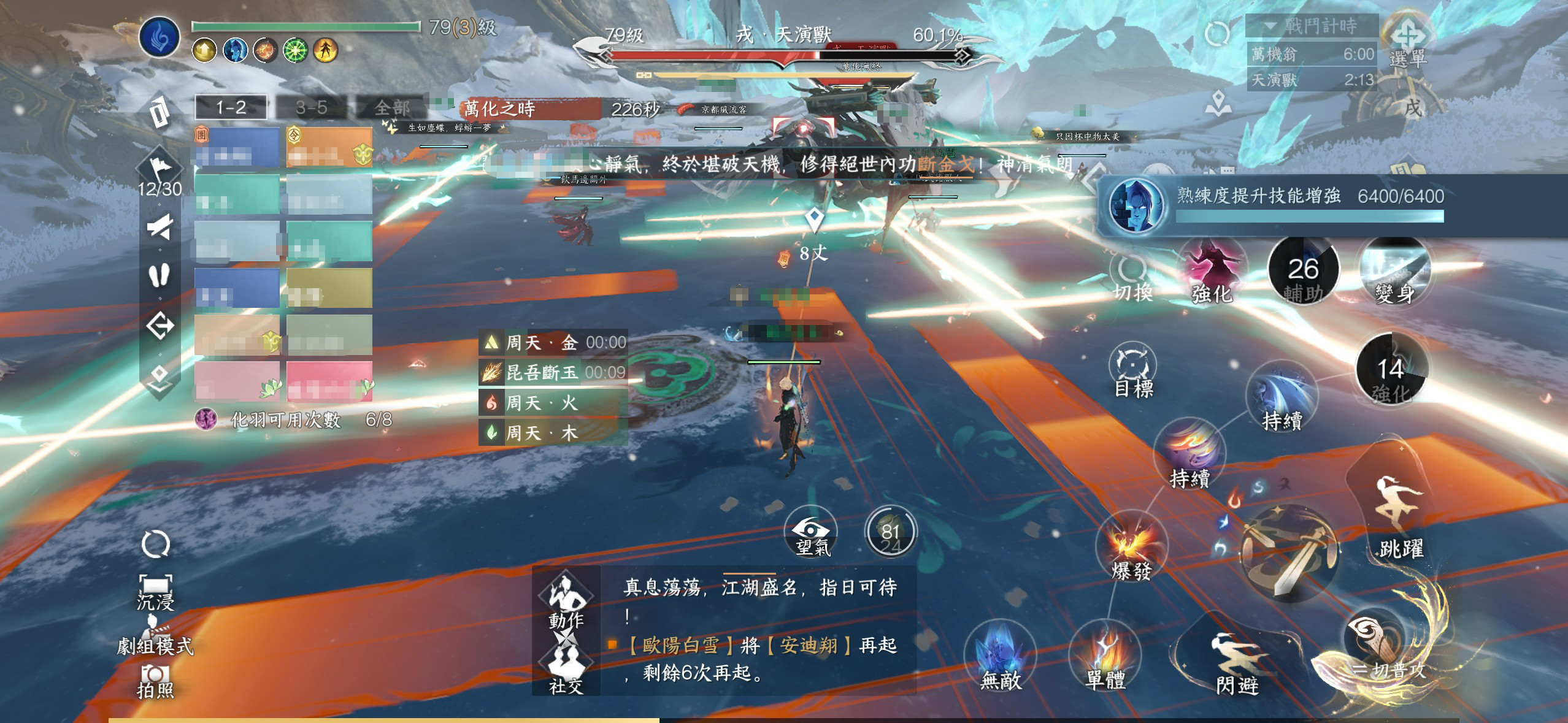Open the 社交 social menu
Viewport: 1568px width, 723px height.
pyautogui.click(x=566, y=667)
